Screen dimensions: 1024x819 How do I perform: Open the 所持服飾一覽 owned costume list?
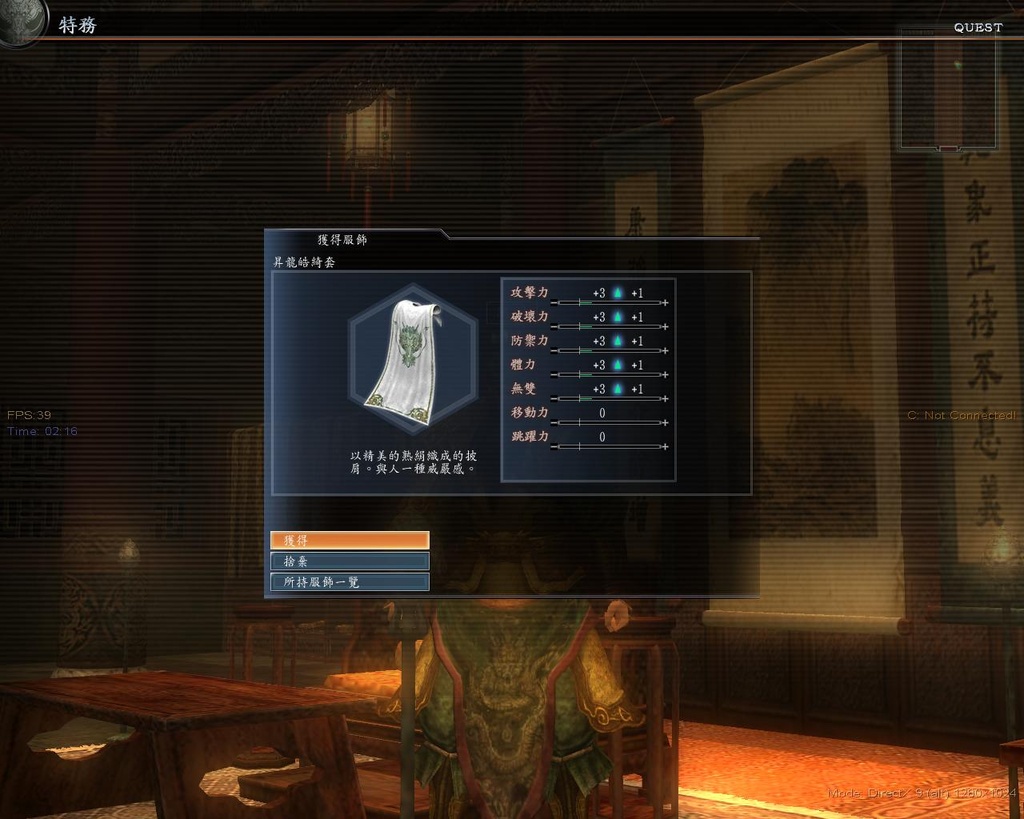[349, 582]
